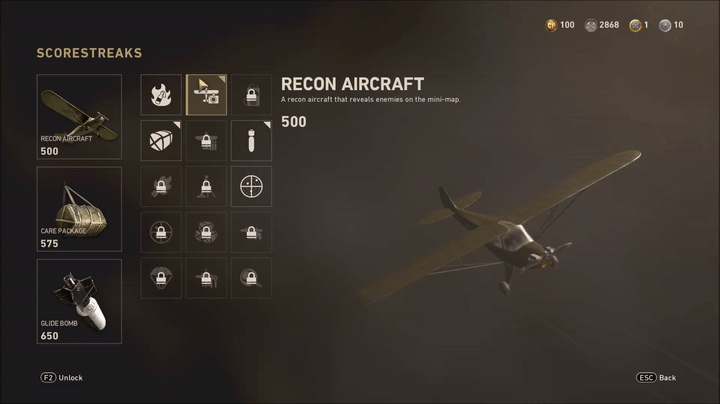The width and height of the screenshot is (720, 404).
Task: Go back using the Back button
Action: [x=656, y=378]
